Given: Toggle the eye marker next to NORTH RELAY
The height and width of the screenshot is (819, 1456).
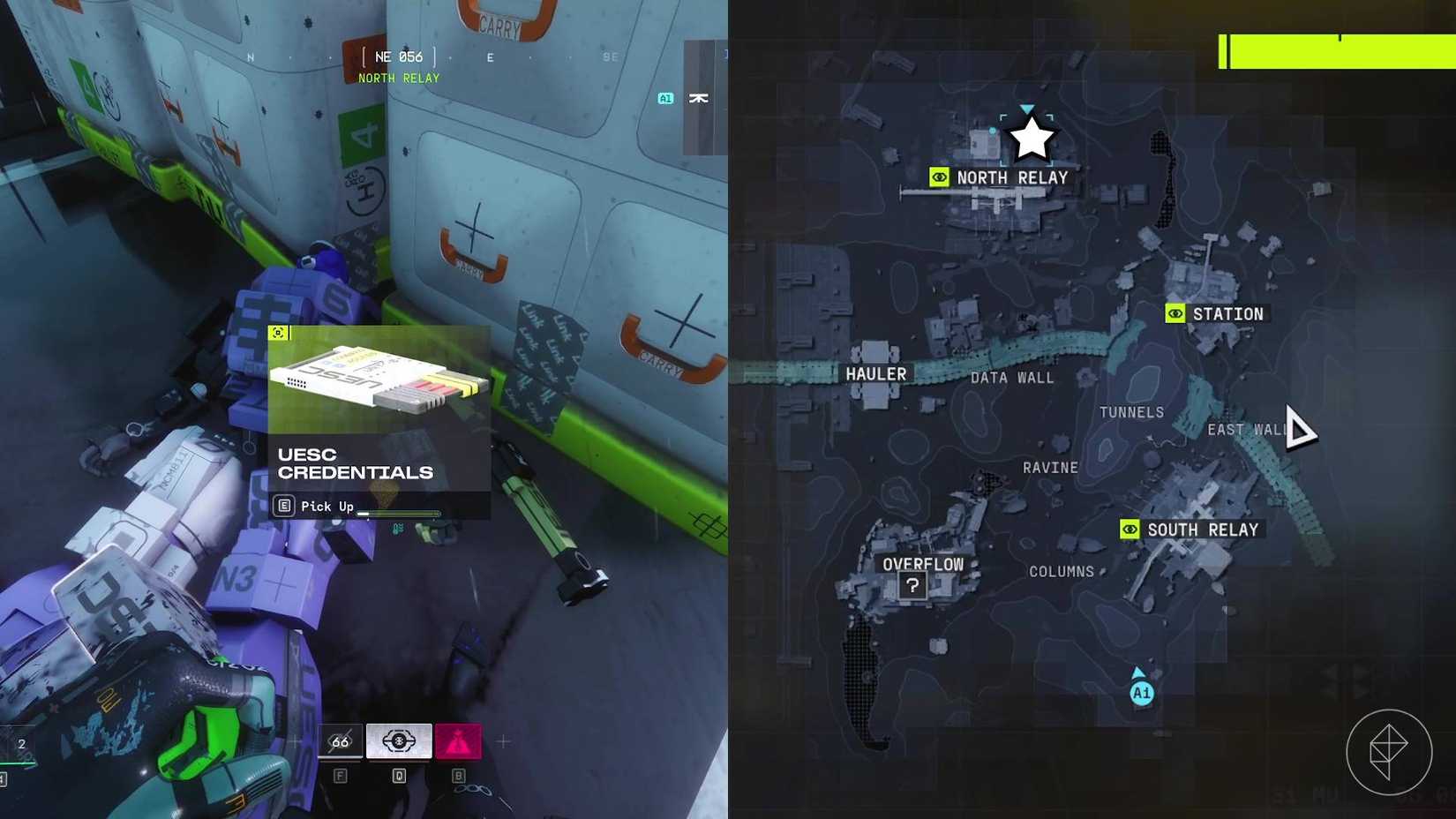Looking at the screenshot, I should tap(939, 177).
